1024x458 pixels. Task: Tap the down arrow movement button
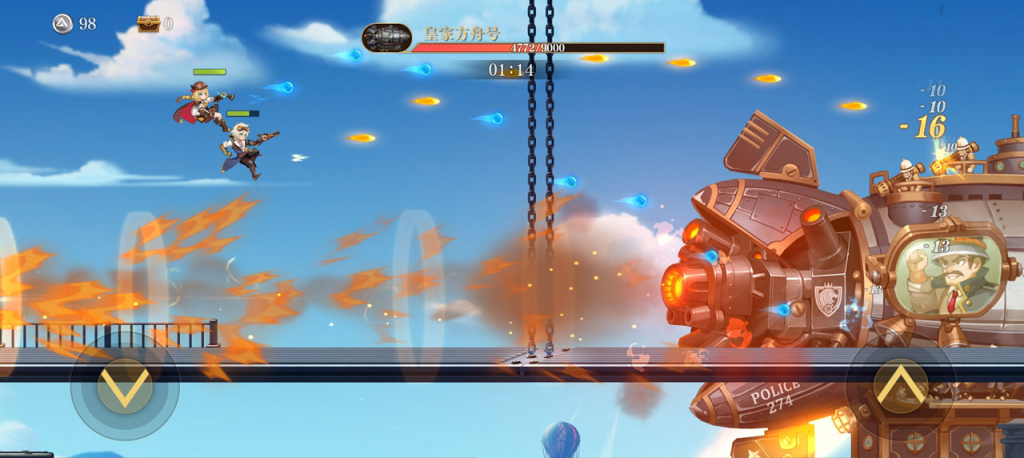(125, 387)
